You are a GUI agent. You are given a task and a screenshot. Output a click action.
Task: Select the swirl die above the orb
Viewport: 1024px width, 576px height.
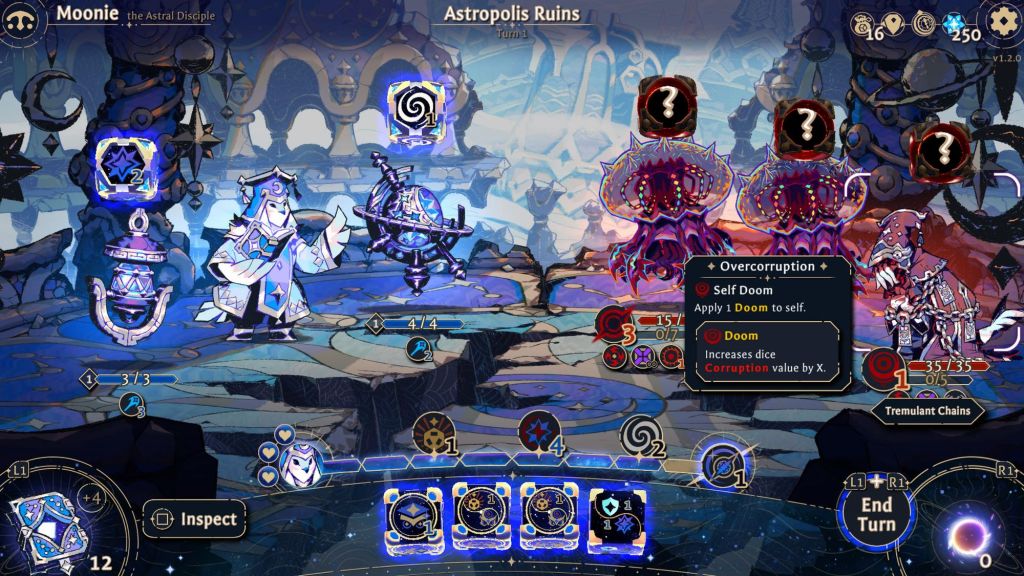[x=416, y=108]
